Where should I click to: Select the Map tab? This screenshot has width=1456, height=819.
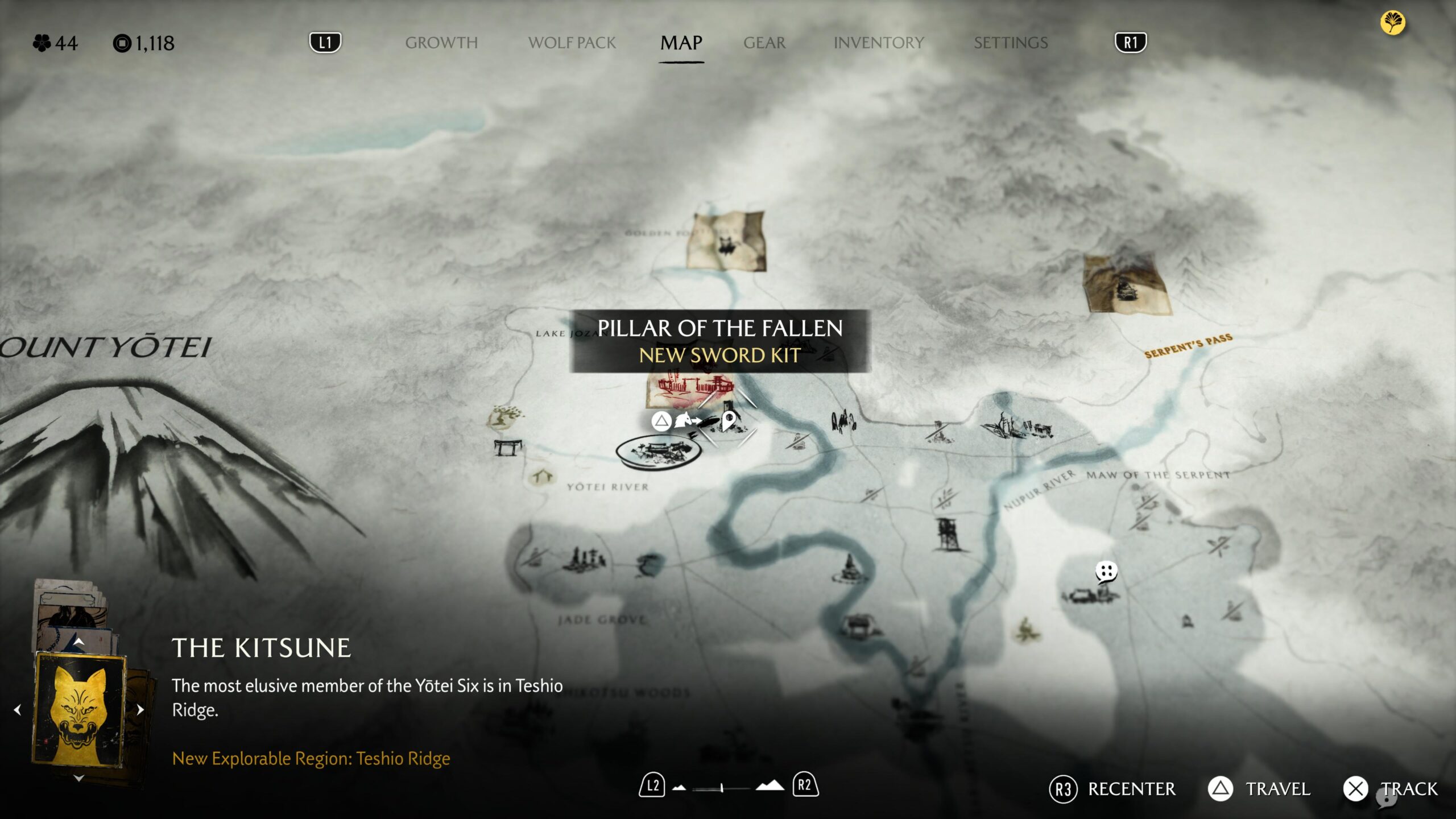click(x=681, y=43)
